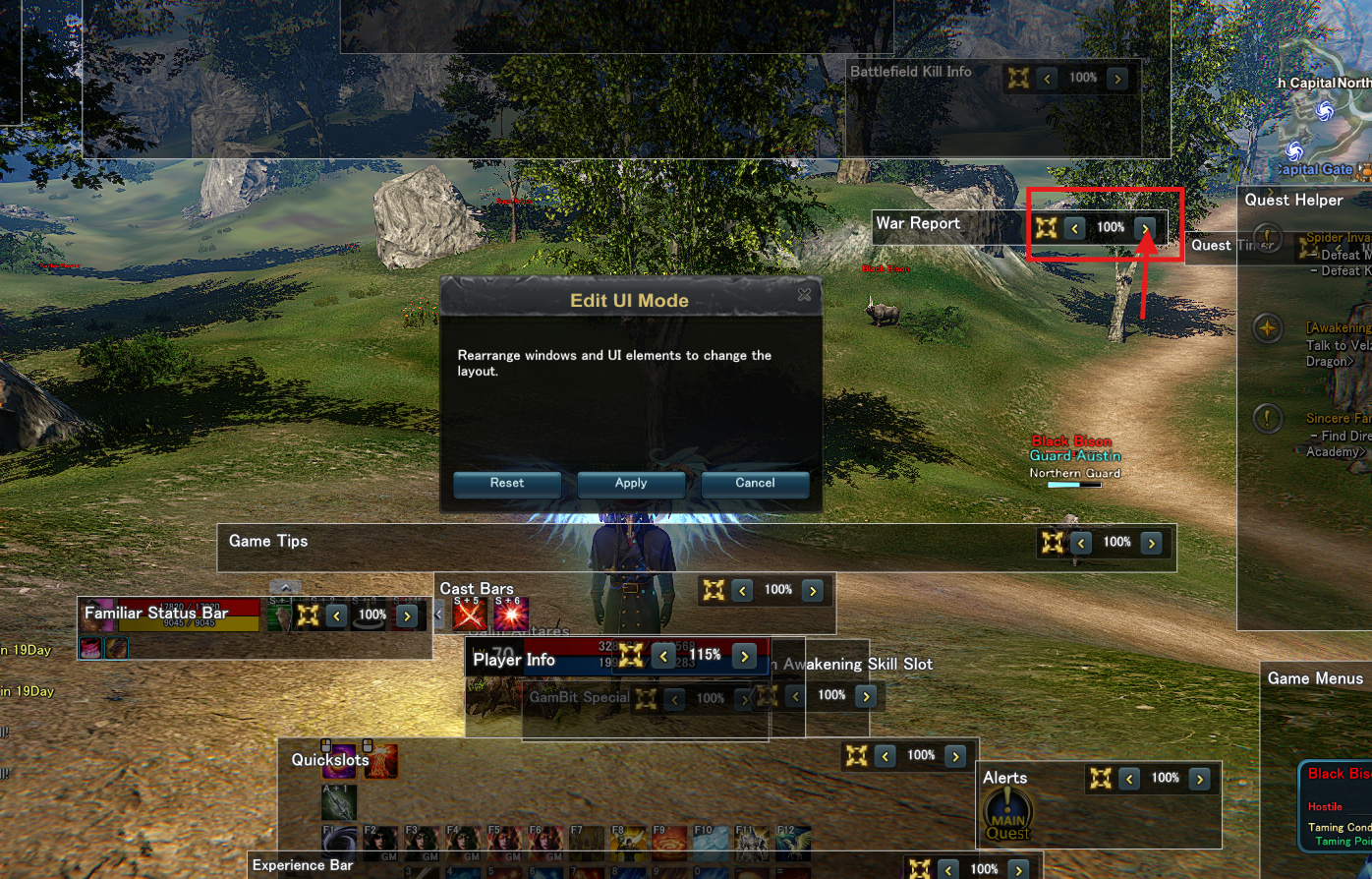Increase the Player Info scale above 115%

click(x=745, y=656)
